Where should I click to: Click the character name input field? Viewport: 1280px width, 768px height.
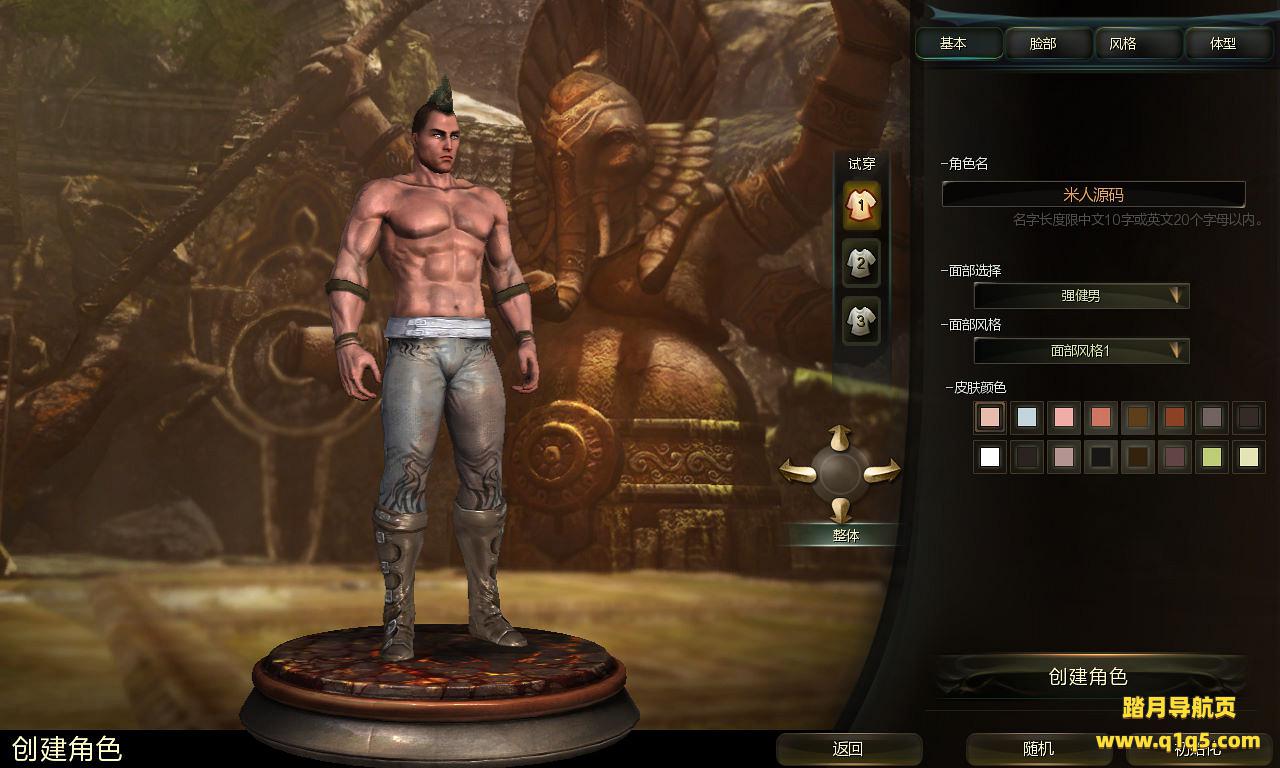click(1093, 195)
